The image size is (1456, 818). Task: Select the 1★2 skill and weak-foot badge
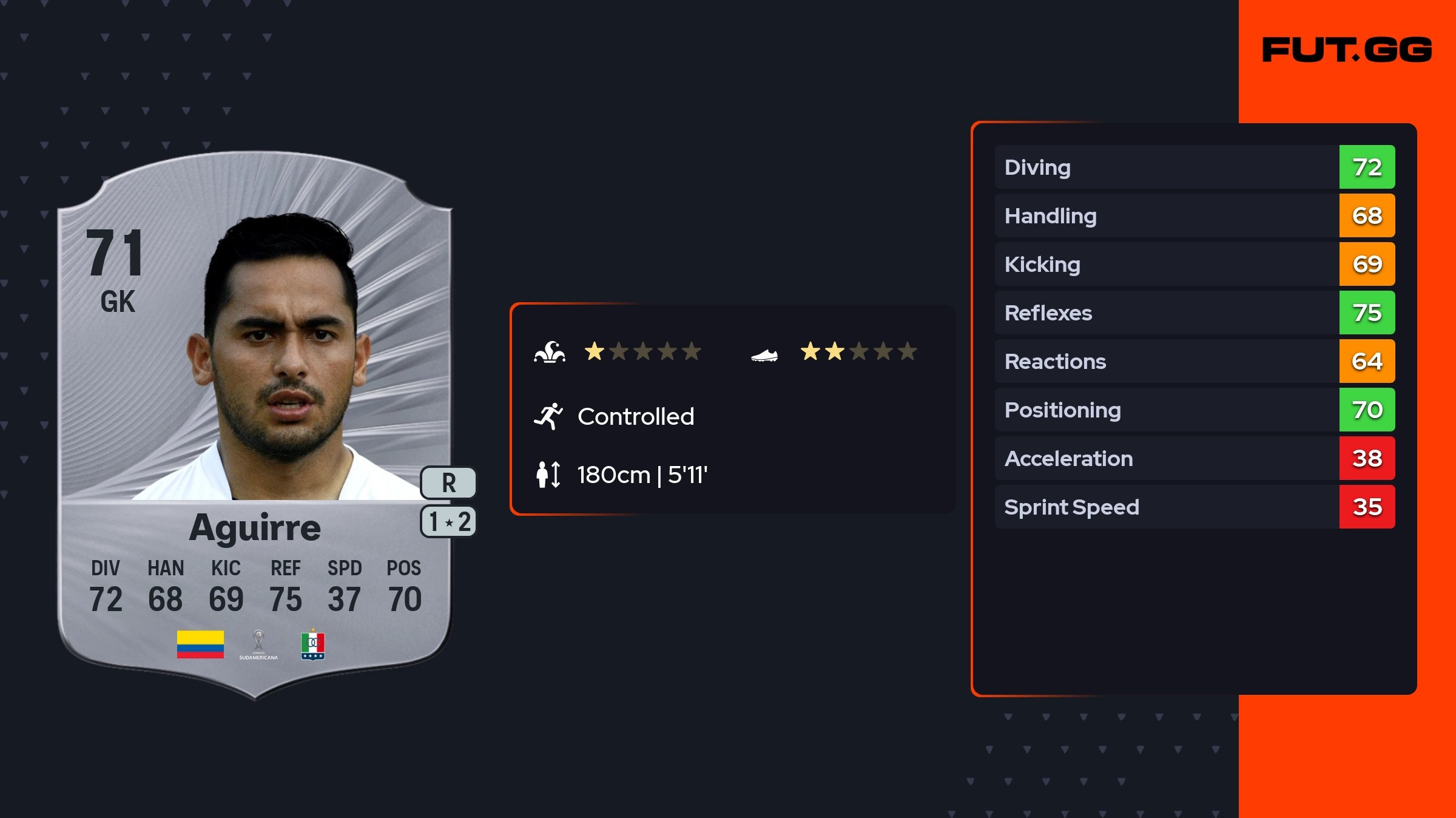point(449,522)
